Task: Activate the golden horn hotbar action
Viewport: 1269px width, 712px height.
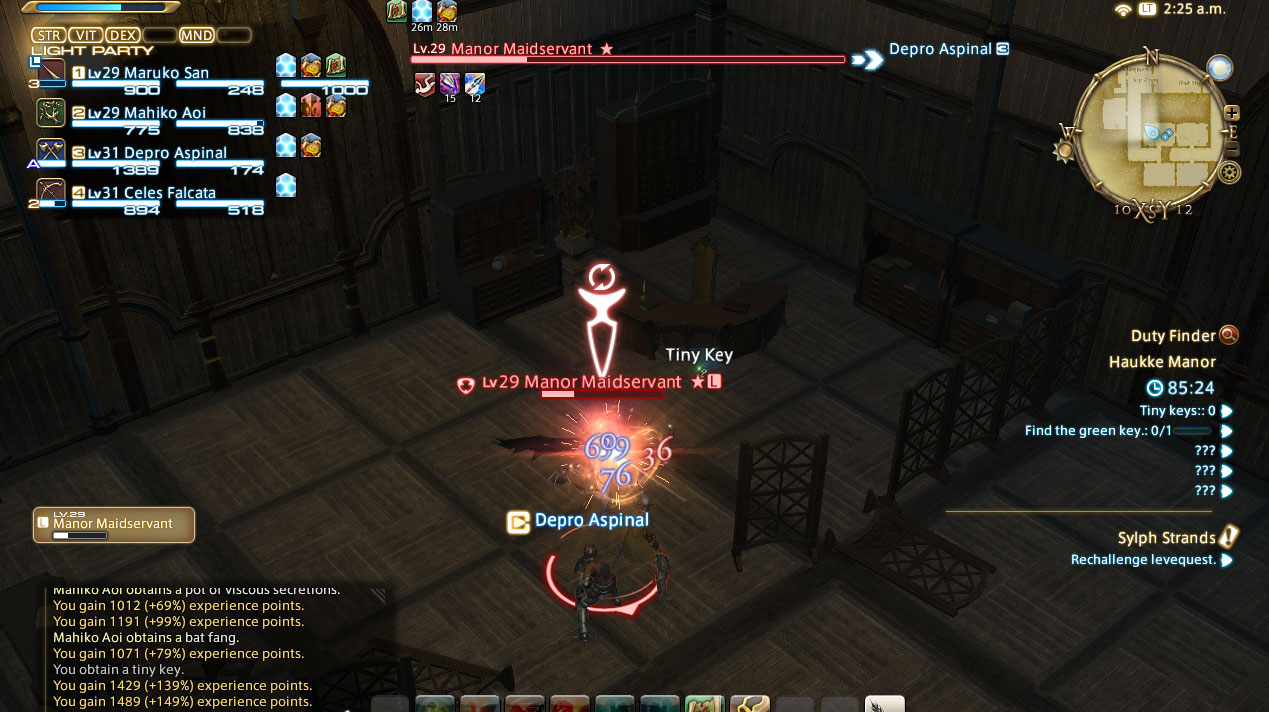Action: [x=749, y=704]
